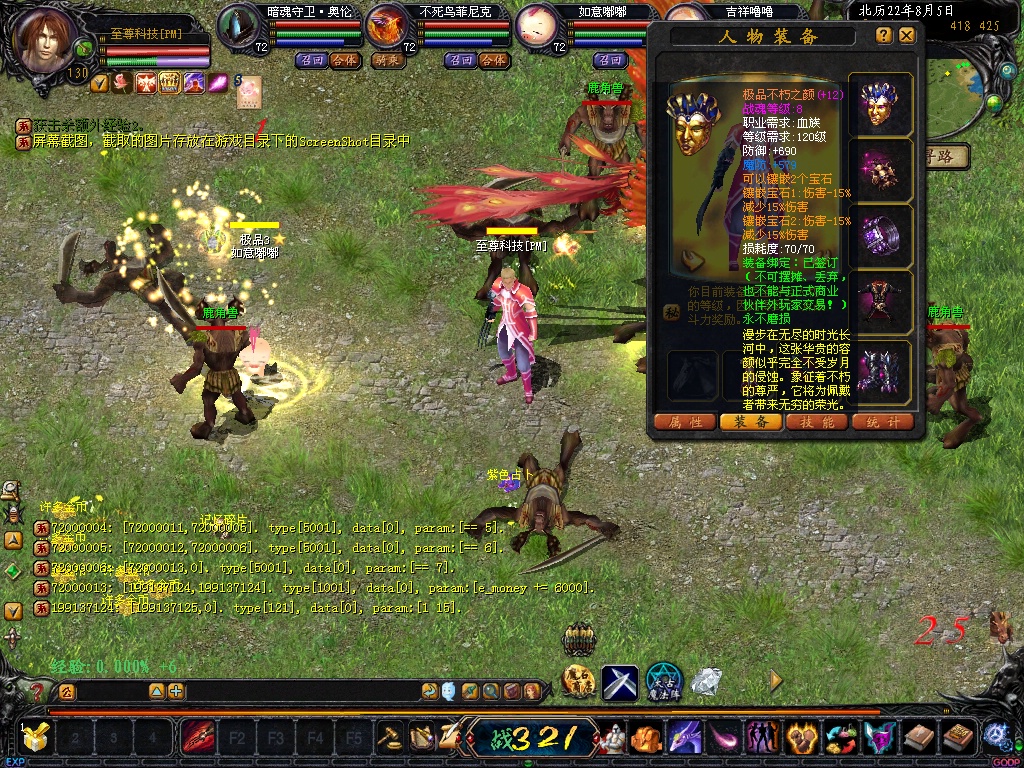Open the 魔法阵 magic circle icon
The height and width of the screenshot is (768, 1024).
[x=663, y=681]
